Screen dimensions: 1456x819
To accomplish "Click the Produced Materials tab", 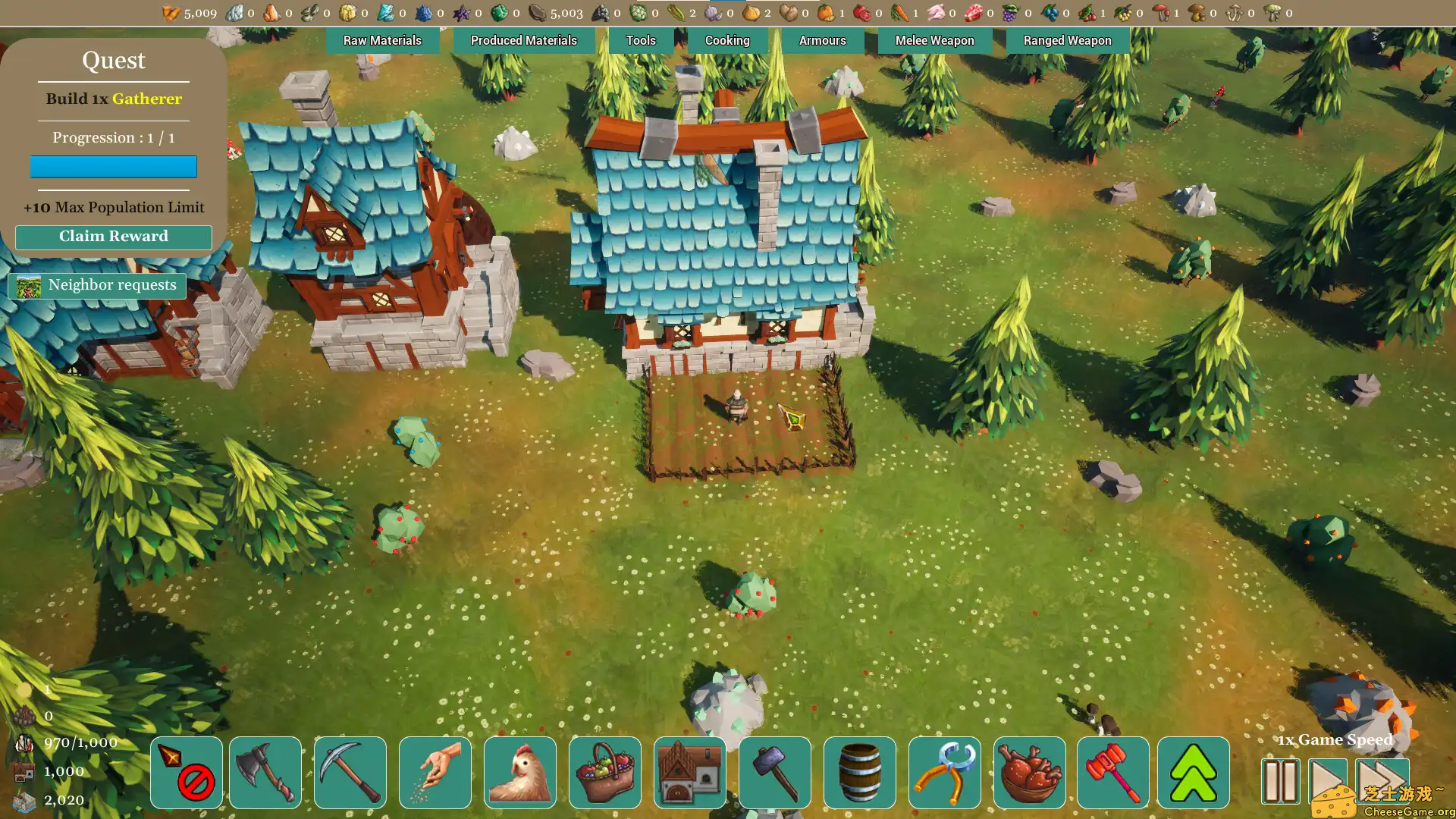I will pos(523,40).
